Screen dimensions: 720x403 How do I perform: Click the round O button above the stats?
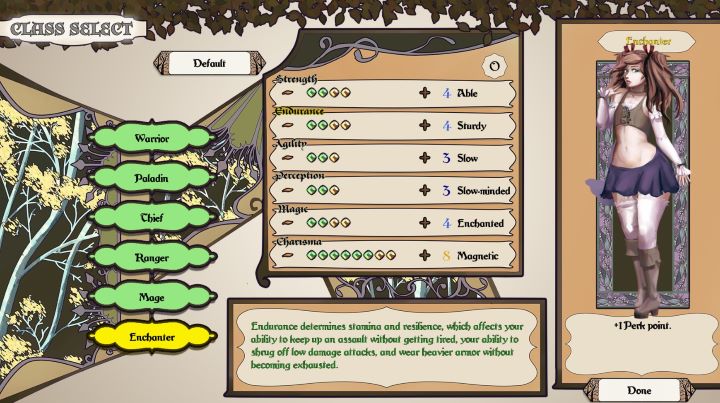[x=491, y=66]
